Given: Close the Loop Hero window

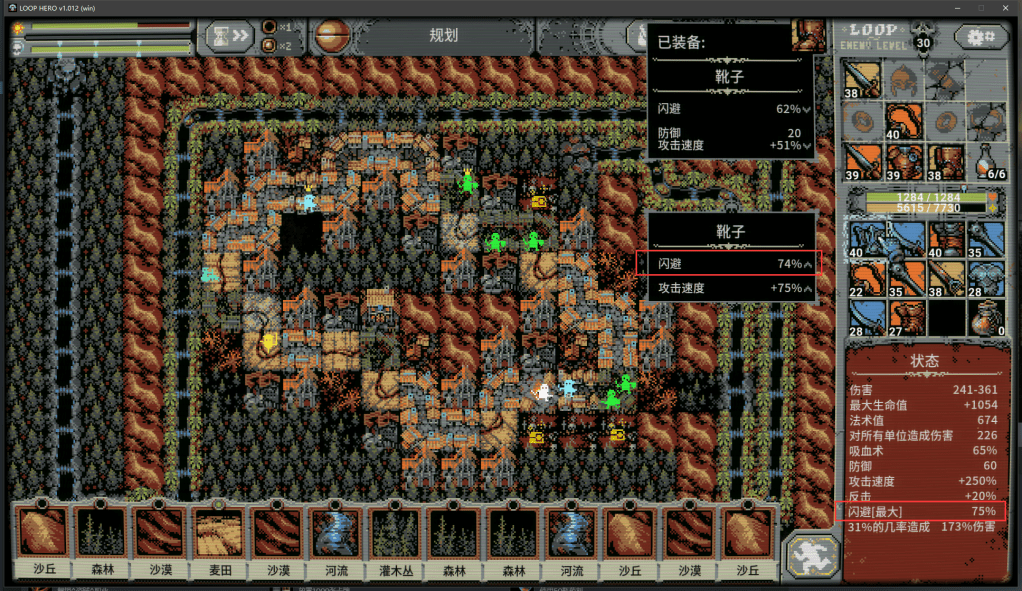Looking at the screenshot, I should coord(1005,8).
